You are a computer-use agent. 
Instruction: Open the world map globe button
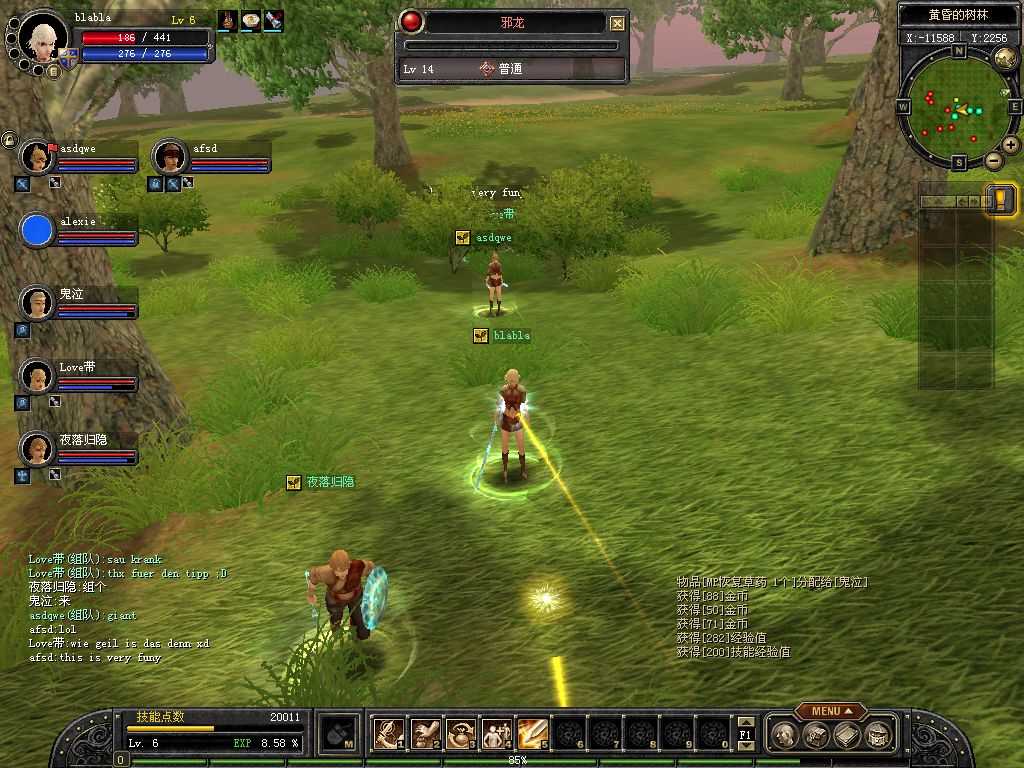[1005, 58]
